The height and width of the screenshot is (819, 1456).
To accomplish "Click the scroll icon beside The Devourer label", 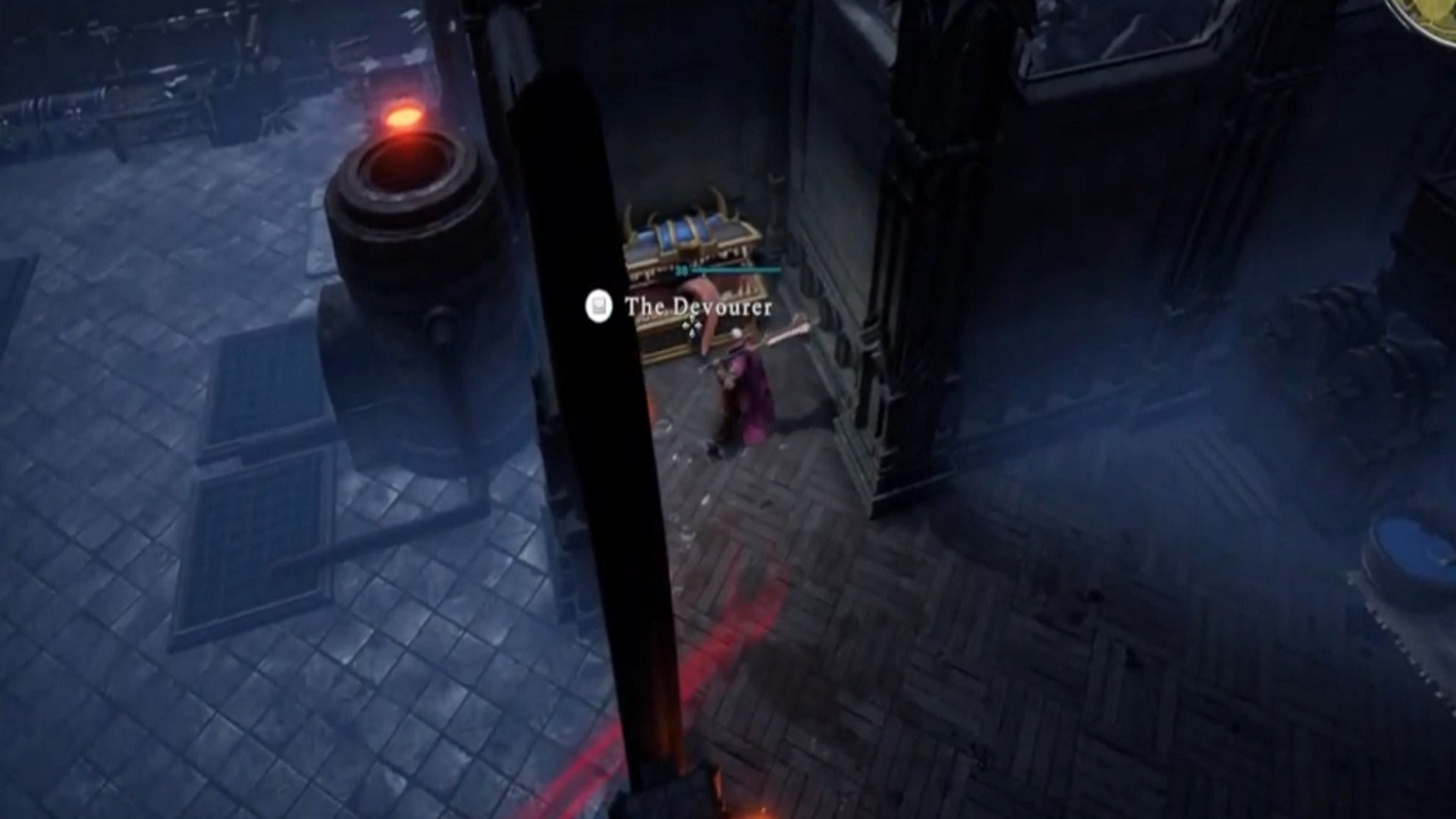I will (x=598, y=306).
